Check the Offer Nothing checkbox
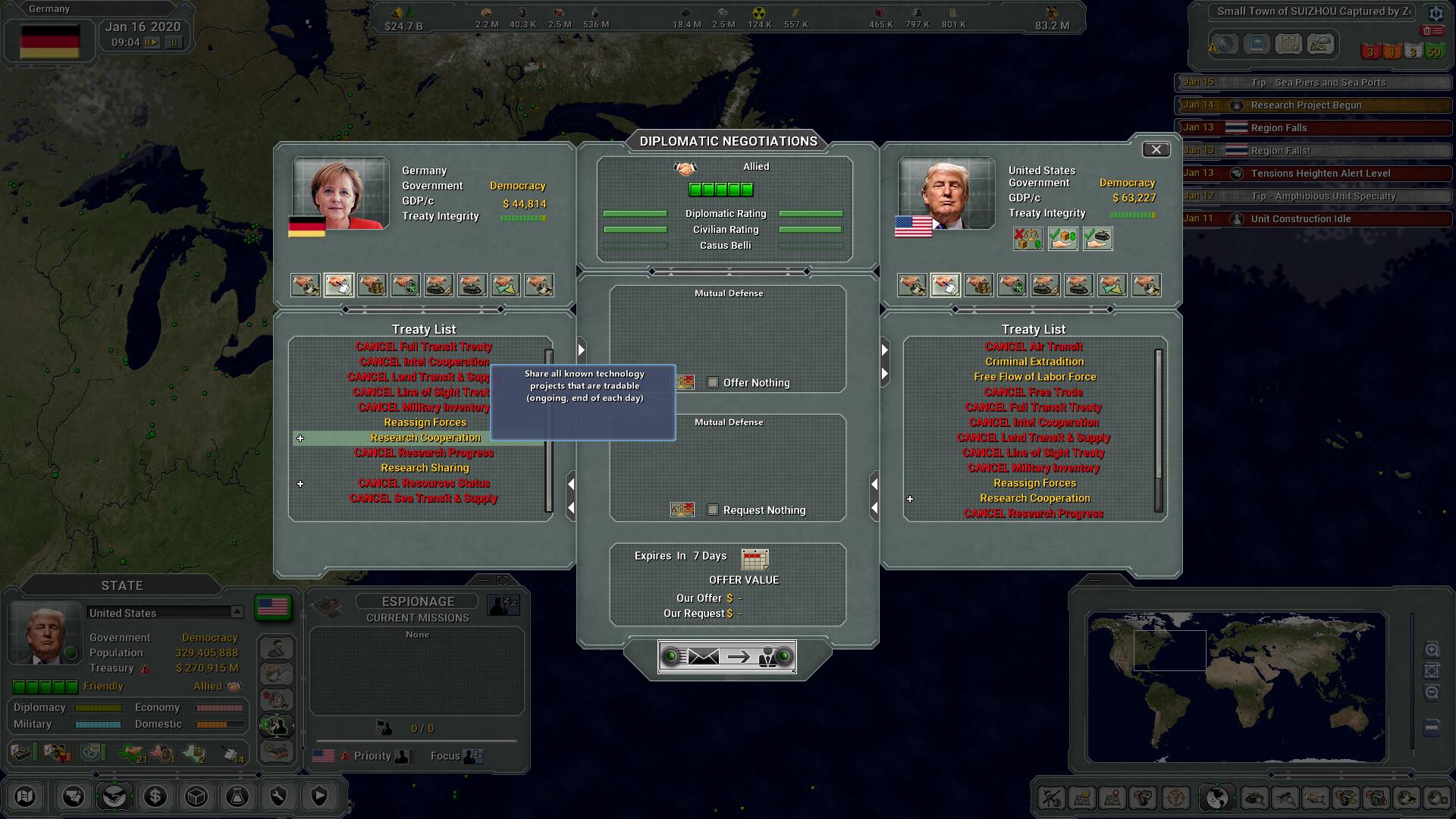 (713, 383)
